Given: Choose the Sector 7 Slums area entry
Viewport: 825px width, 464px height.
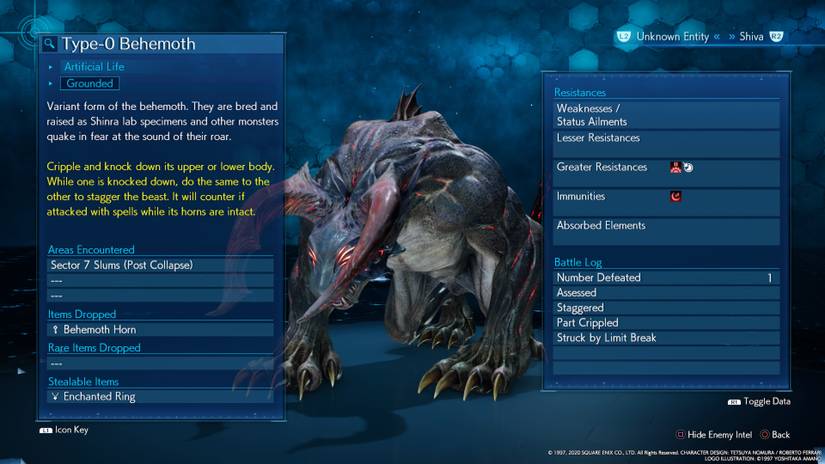Looking at the screenshot, I should coord(160,265).
